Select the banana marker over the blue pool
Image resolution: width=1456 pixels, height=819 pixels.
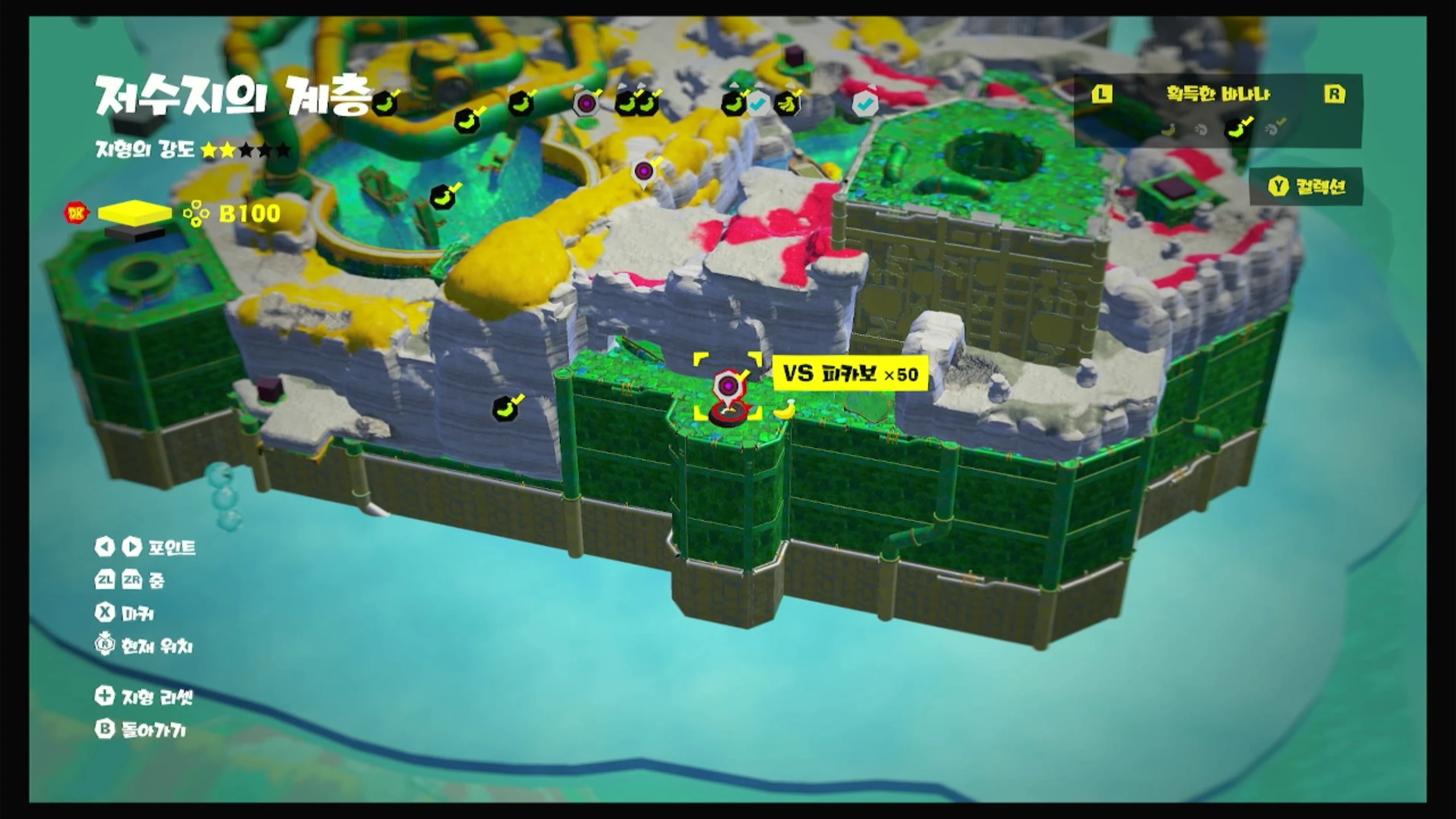[443, 197]
